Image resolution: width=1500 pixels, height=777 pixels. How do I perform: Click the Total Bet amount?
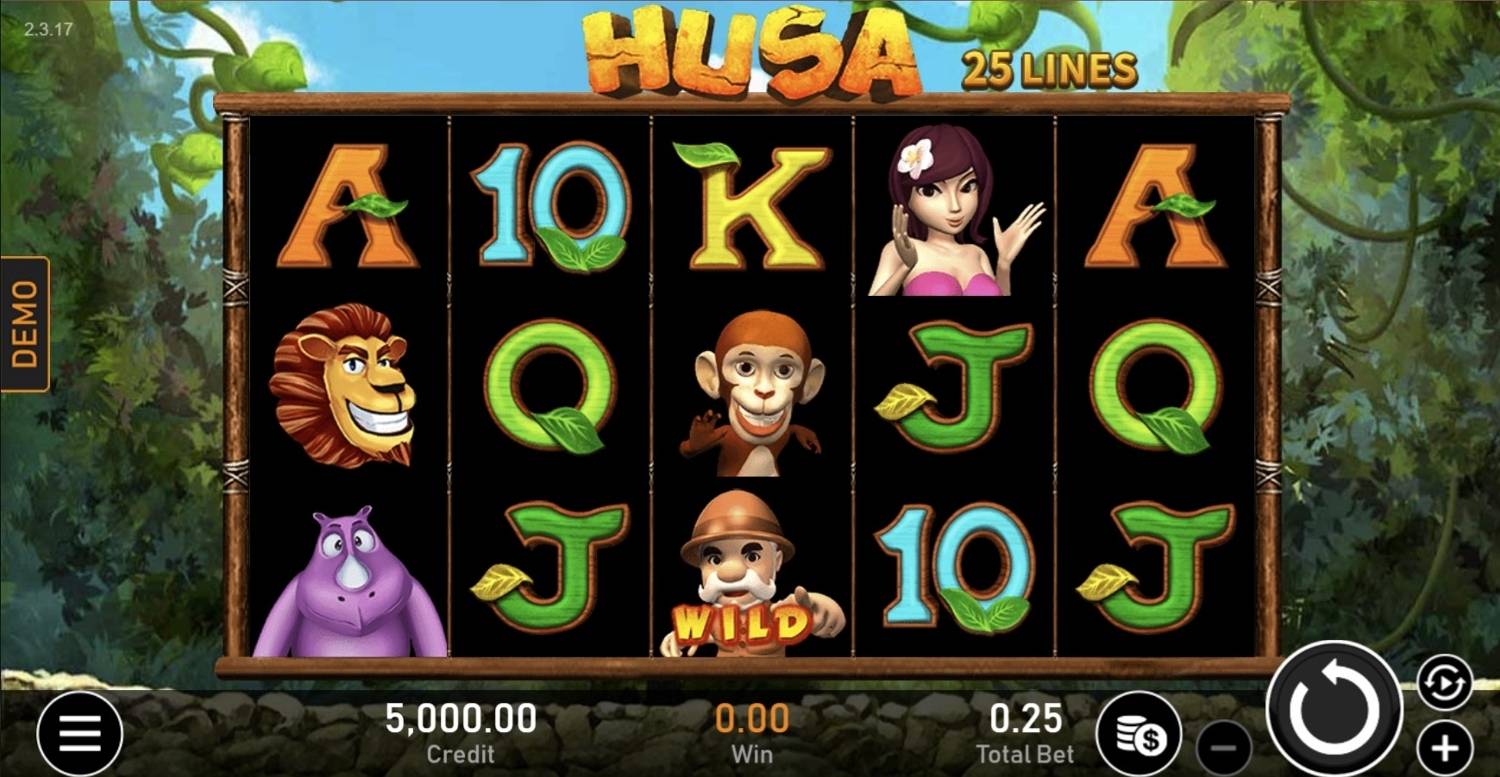coord(1026,719)
